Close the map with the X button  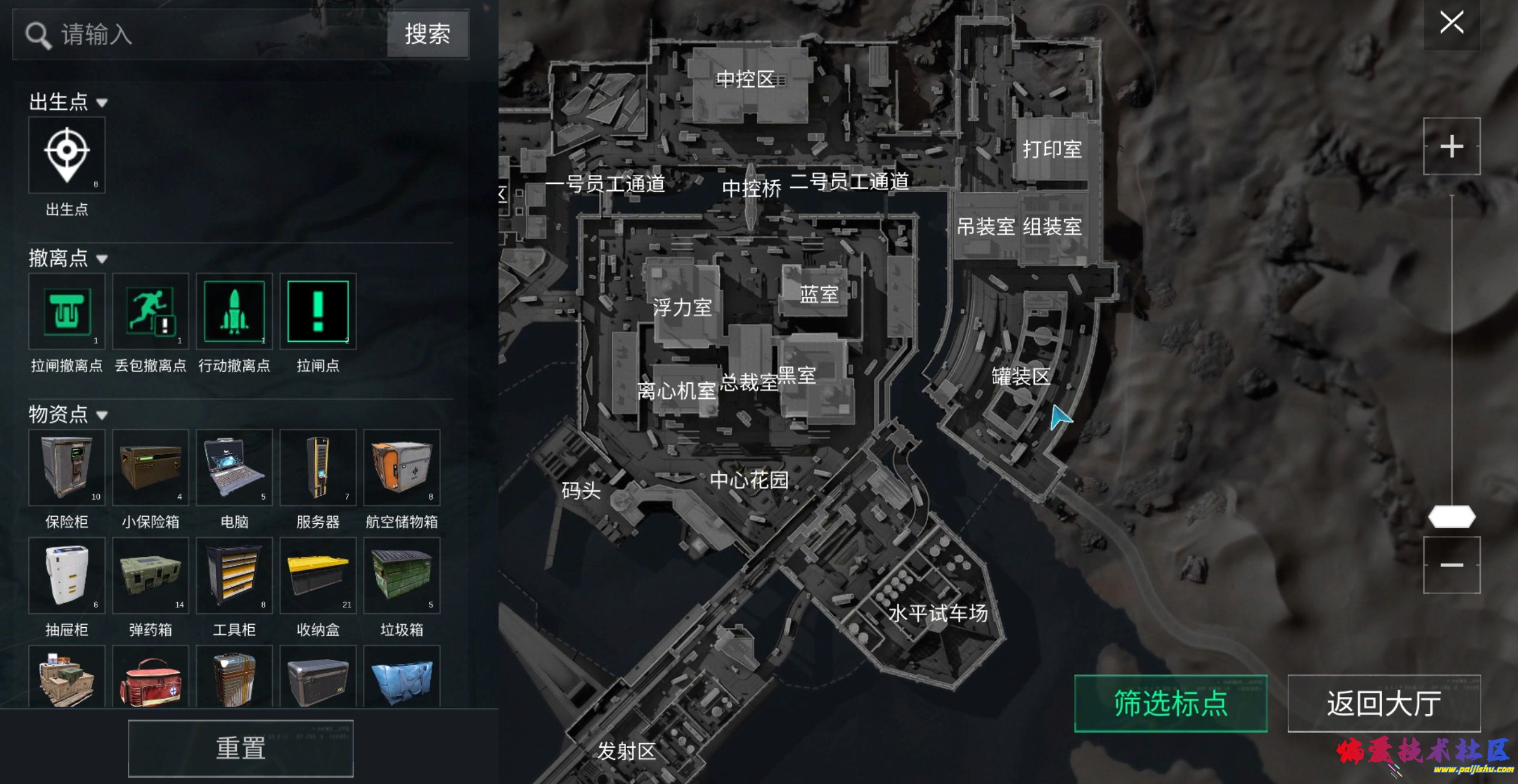pyautogui.click(x=1451, y=23)
